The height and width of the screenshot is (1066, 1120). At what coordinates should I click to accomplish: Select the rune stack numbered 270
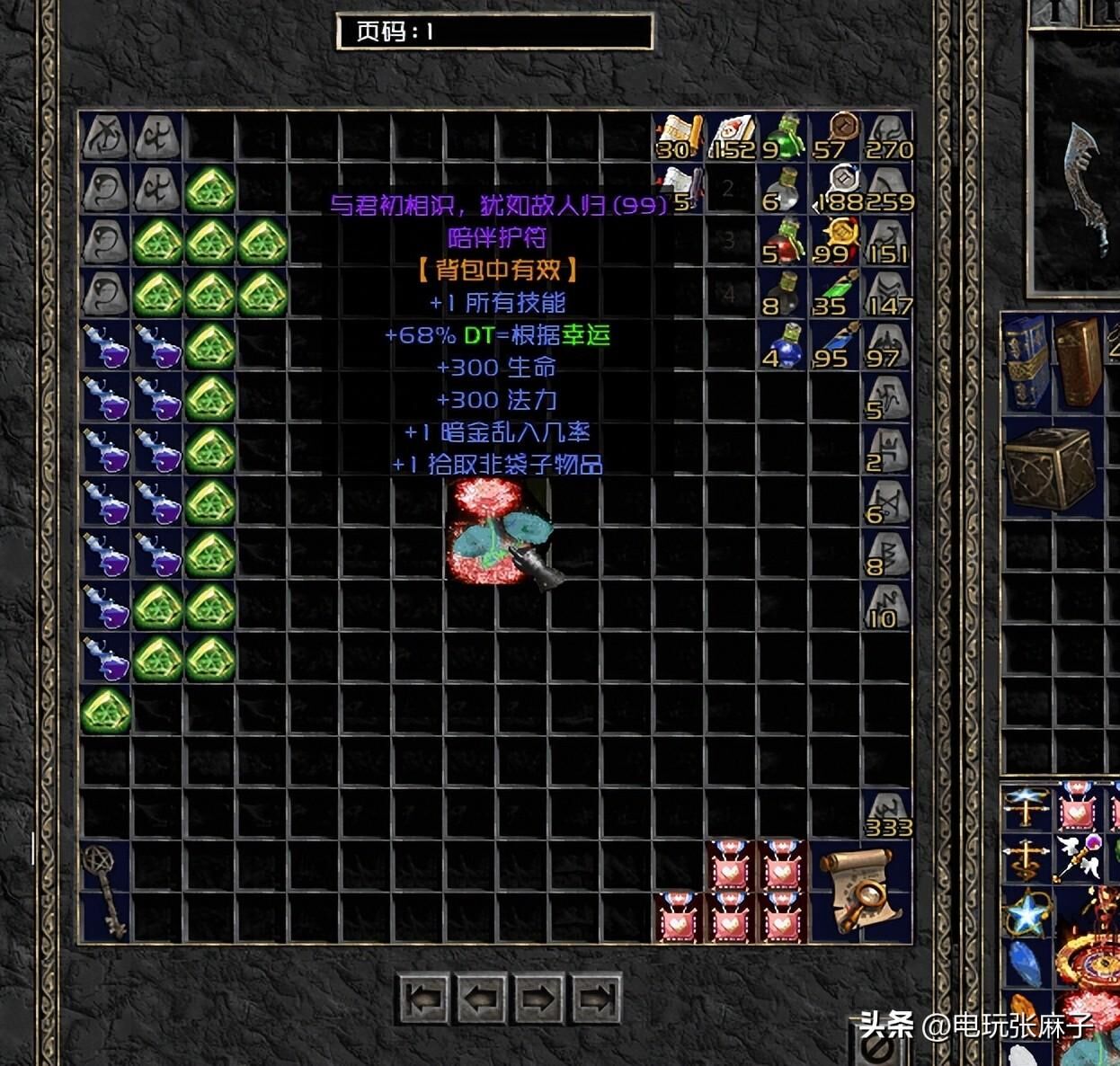888,138
